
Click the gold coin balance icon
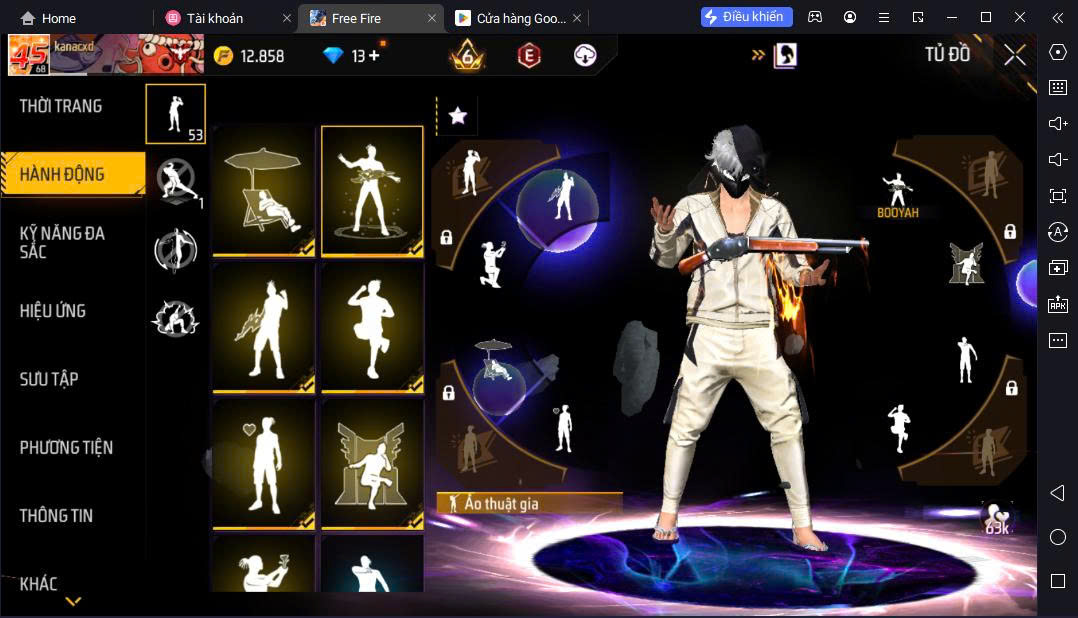click(x=224, y=56)
